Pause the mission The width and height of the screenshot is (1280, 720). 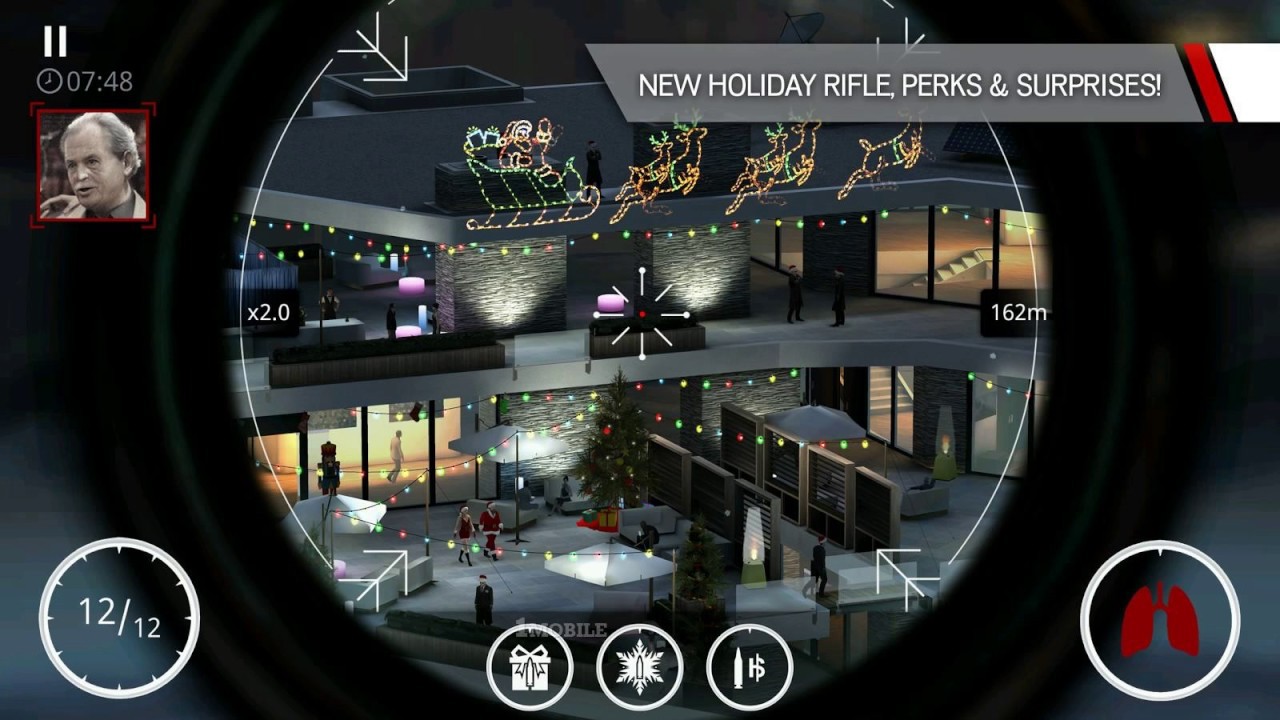[x=57, y=41]
